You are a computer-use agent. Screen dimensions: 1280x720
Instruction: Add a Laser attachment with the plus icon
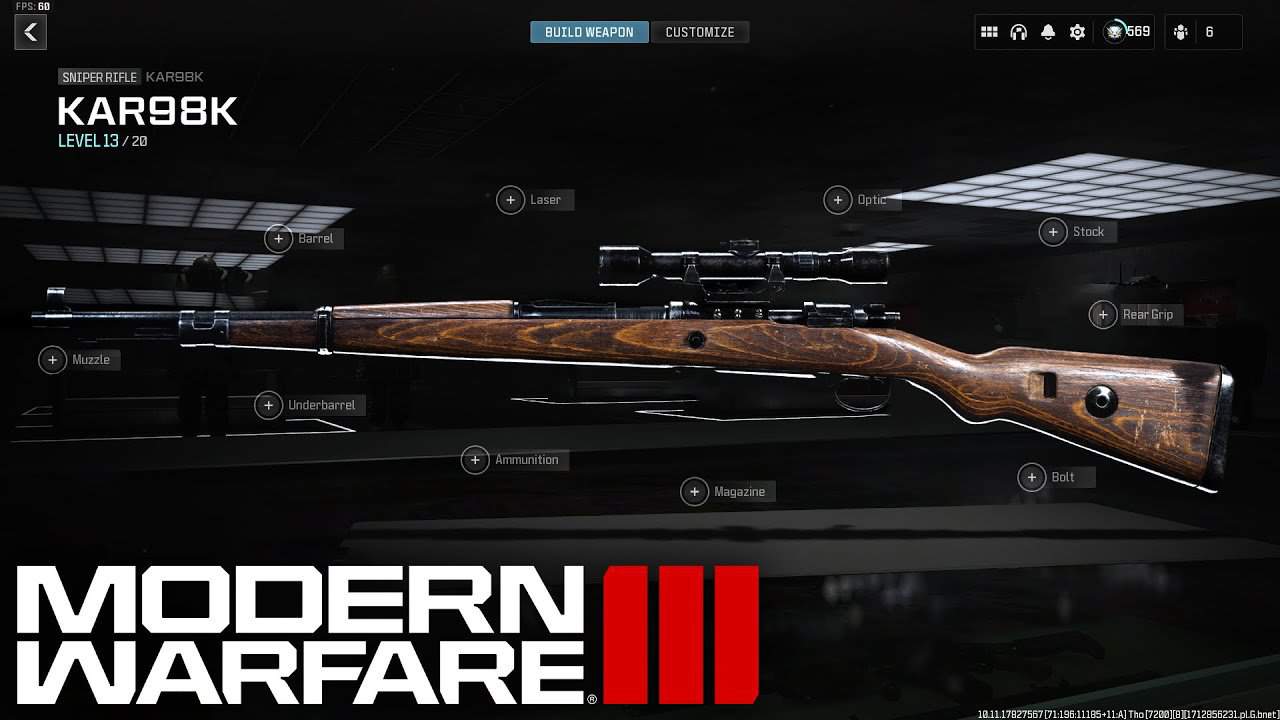[x=510, y=200]
